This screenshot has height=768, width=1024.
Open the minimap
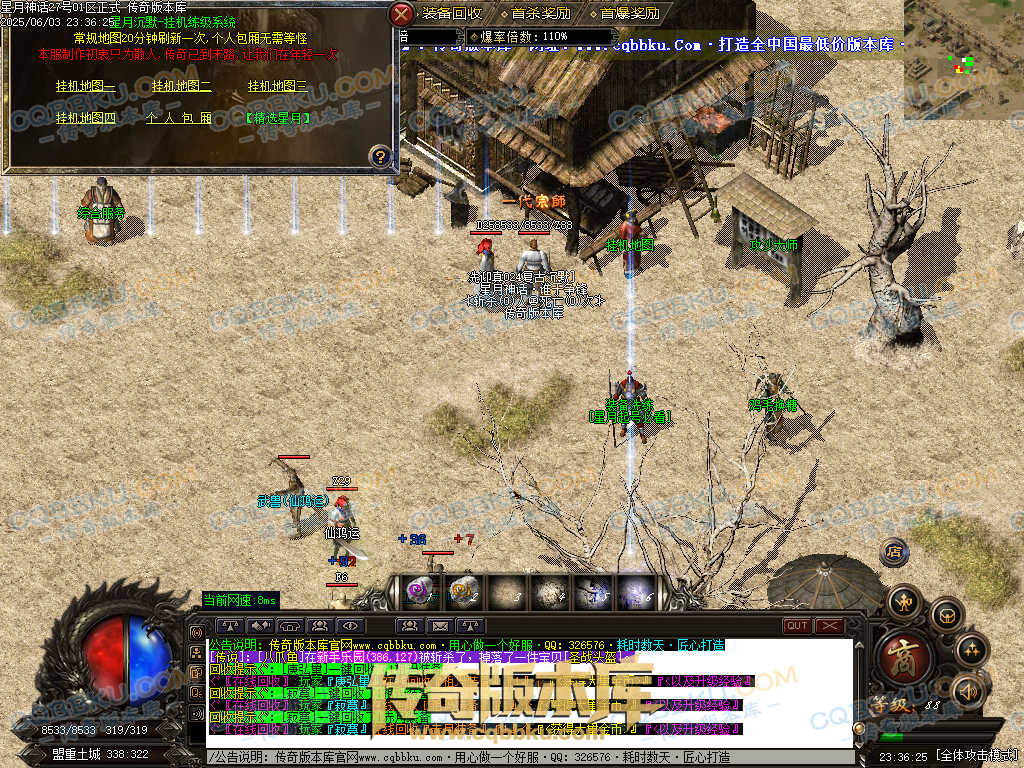tap(963, 60)
